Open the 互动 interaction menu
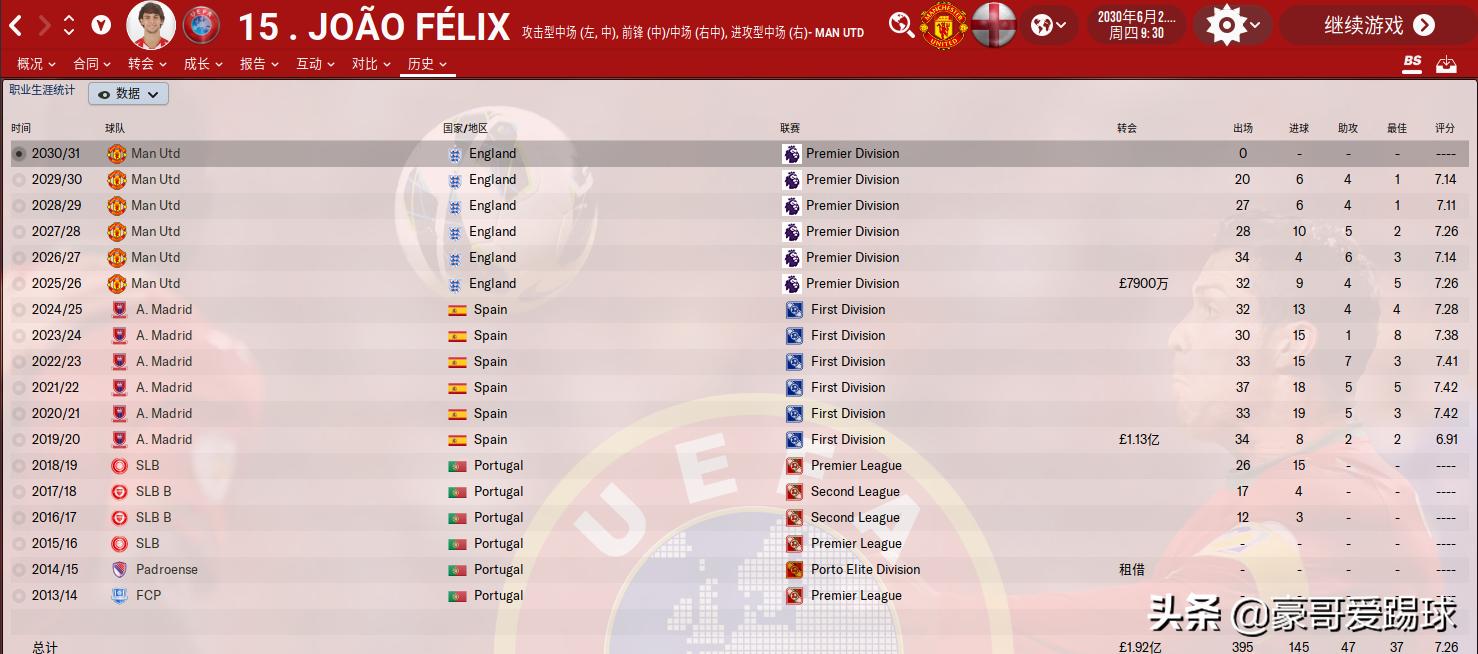 point(315,64)
